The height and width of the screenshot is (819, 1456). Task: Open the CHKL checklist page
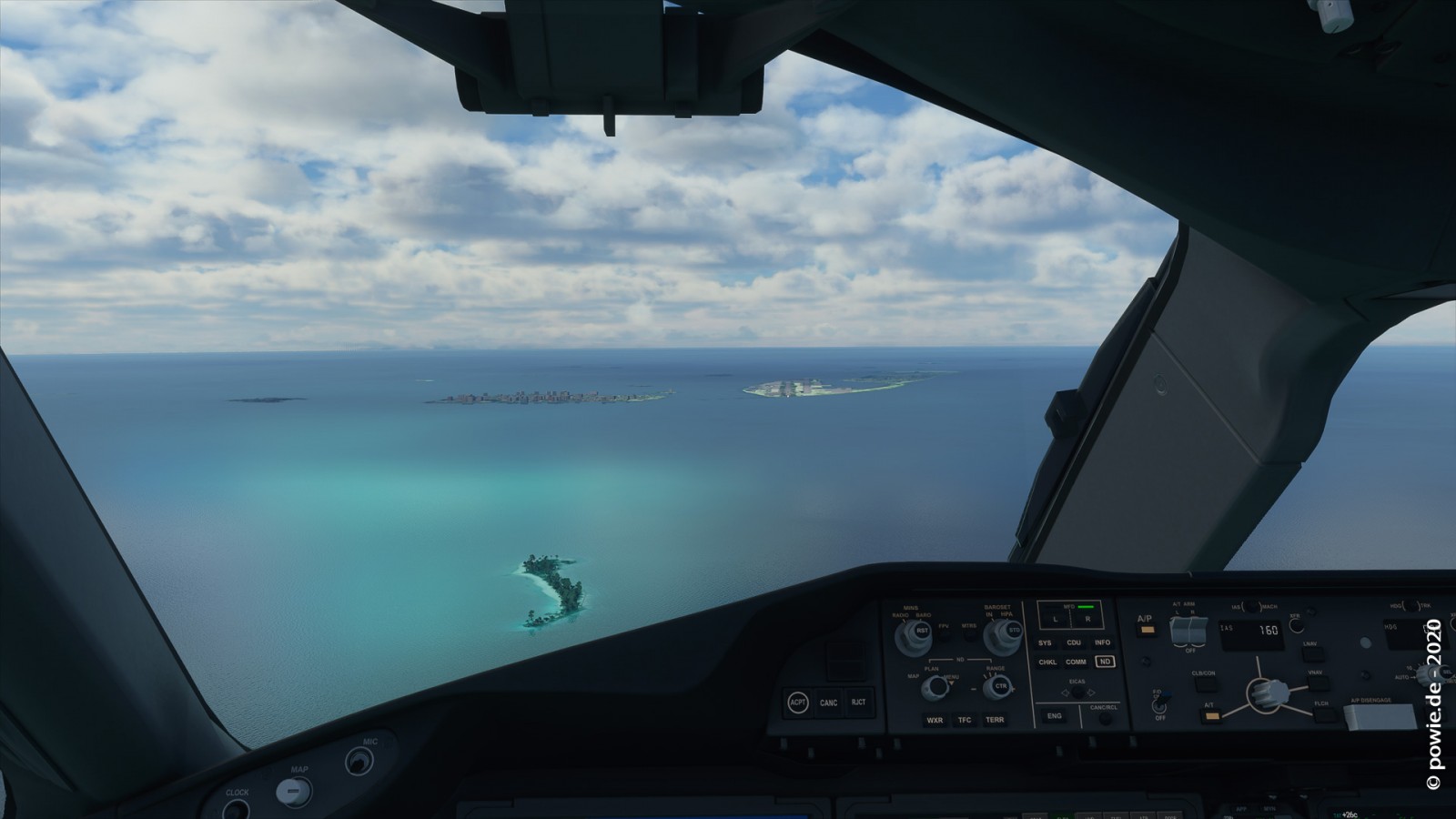1047,662
